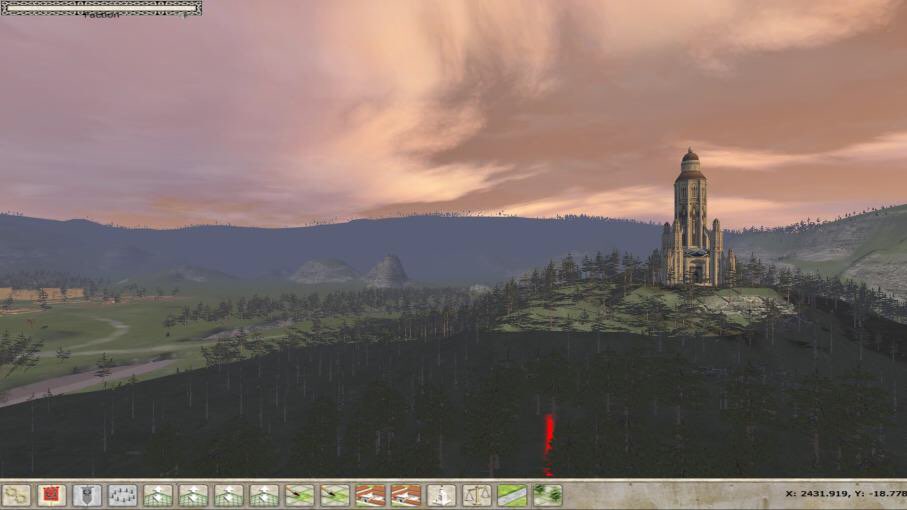Select the footprints tool icon
907x510 pixels.
[x=16, y=495]
